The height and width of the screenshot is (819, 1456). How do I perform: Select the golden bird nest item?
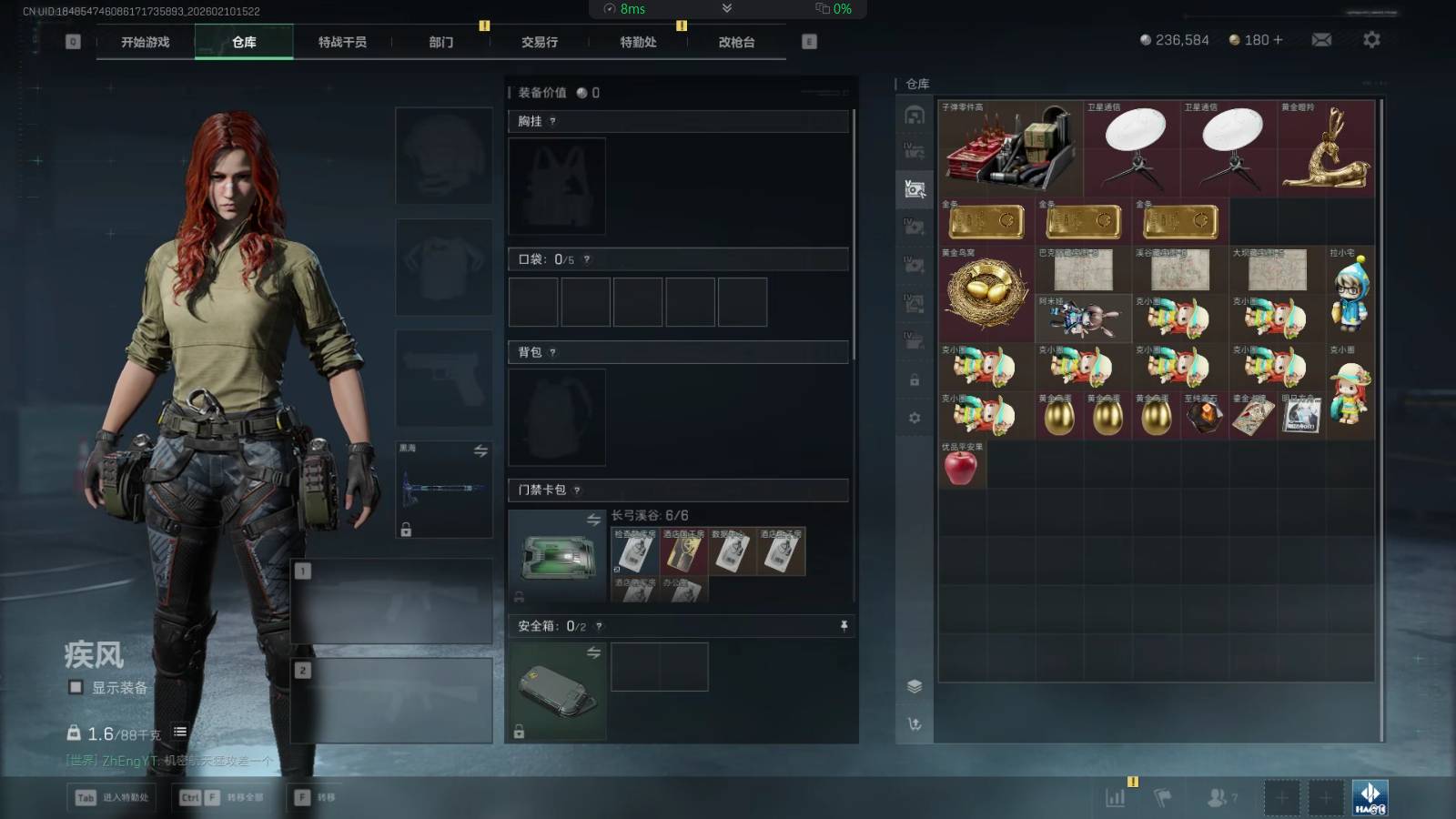click(986, 294)
